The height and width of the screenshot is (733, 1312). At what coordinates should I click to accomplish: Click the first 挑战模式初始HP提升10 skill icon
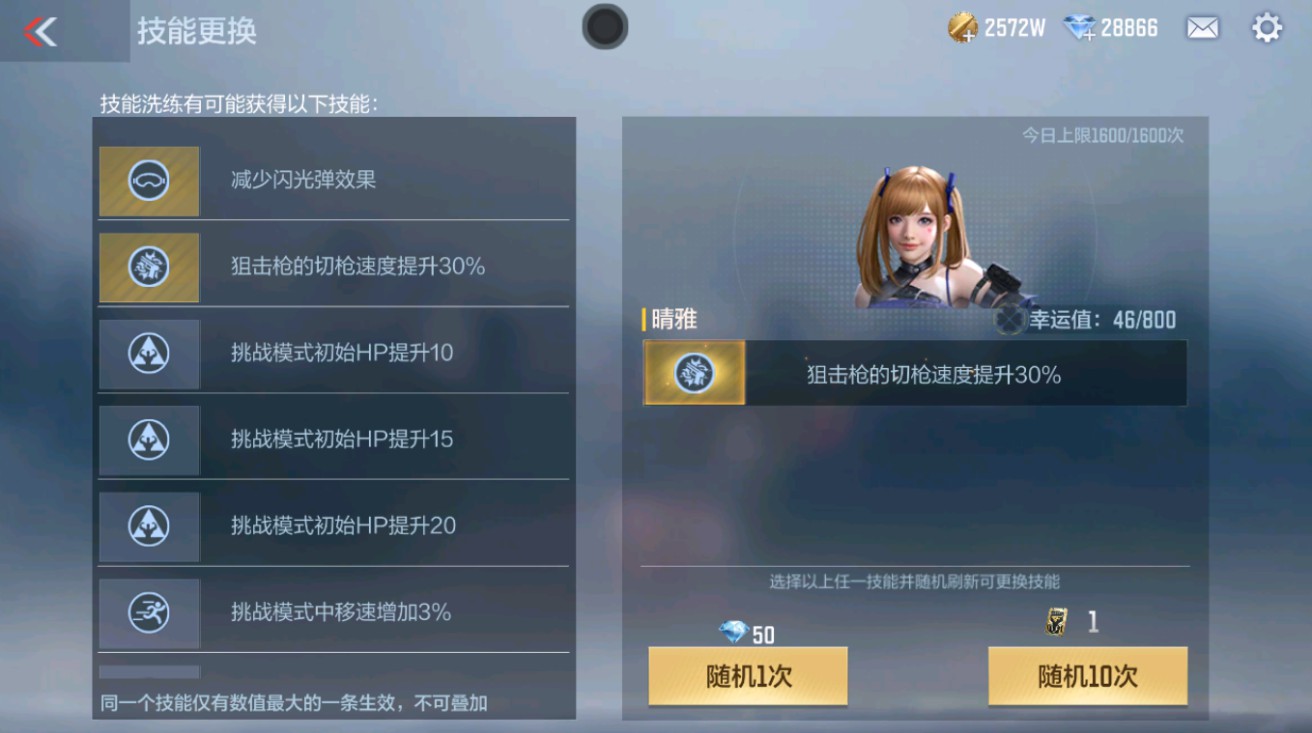click(148, 353)
